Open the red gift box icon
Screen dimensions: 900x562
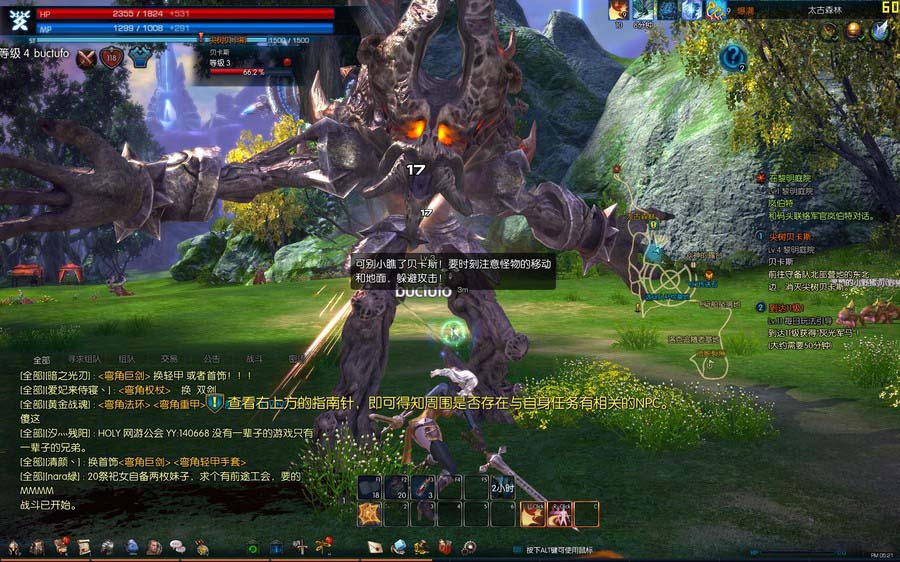coord(444,547)
